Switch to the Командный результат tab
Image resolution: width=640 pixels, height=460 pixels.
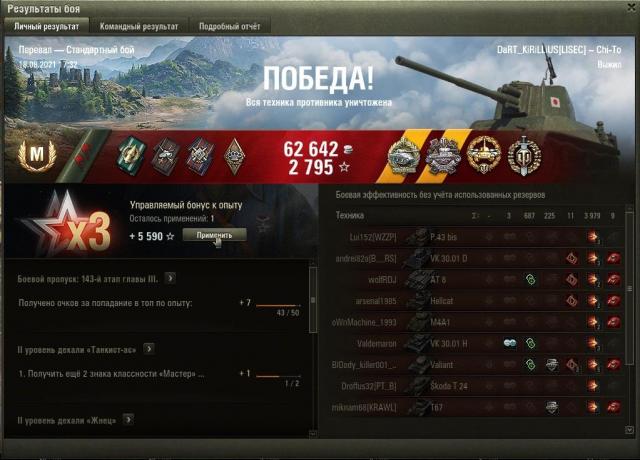[x=143, y=26]
